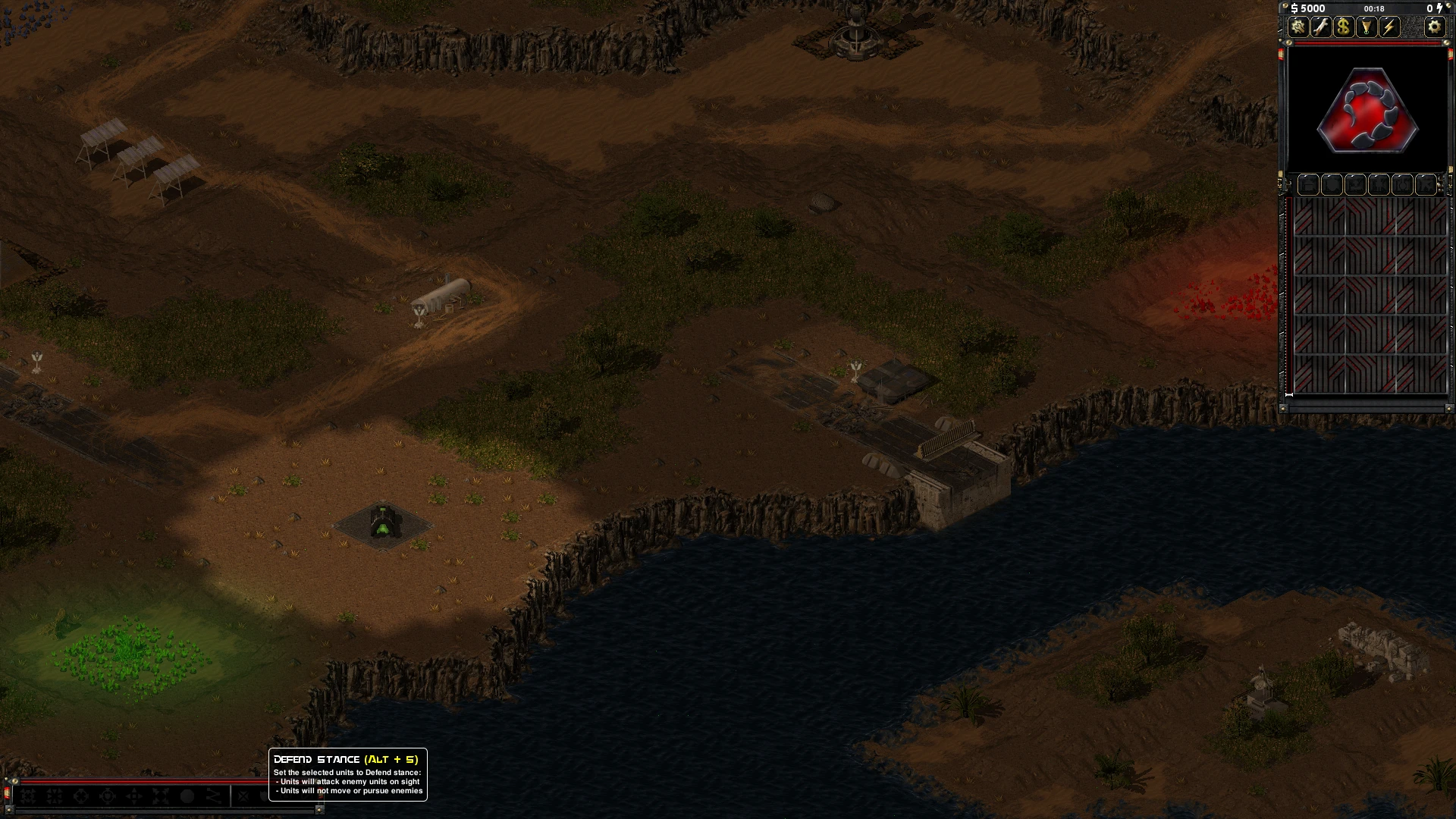1456x819 pixels.
Task: Open the settings cog menu
Action: (x=1434, y=27)
